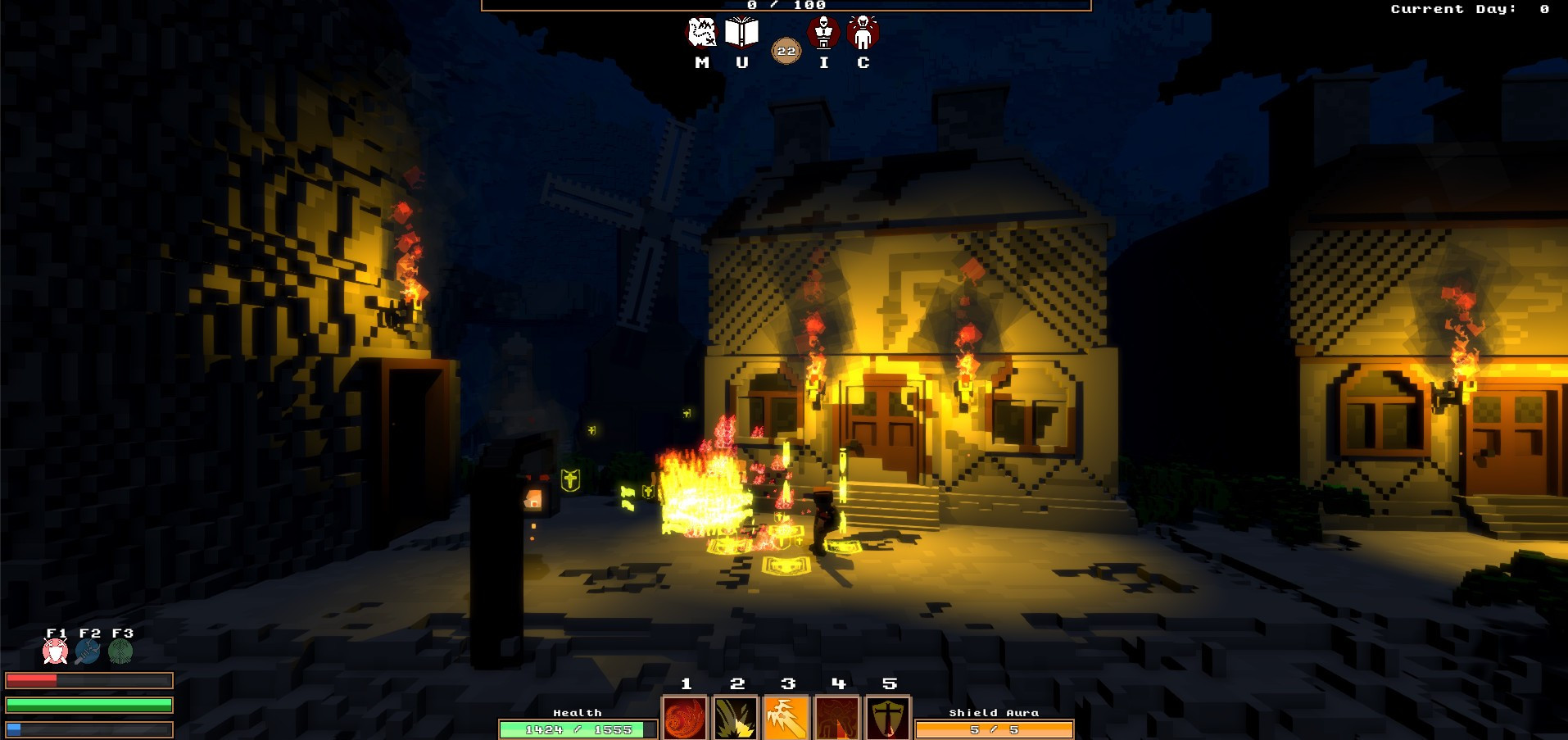1568x740 pixels.
Task: Click the level 22 coin badge
Action: (x=786, y=51)
